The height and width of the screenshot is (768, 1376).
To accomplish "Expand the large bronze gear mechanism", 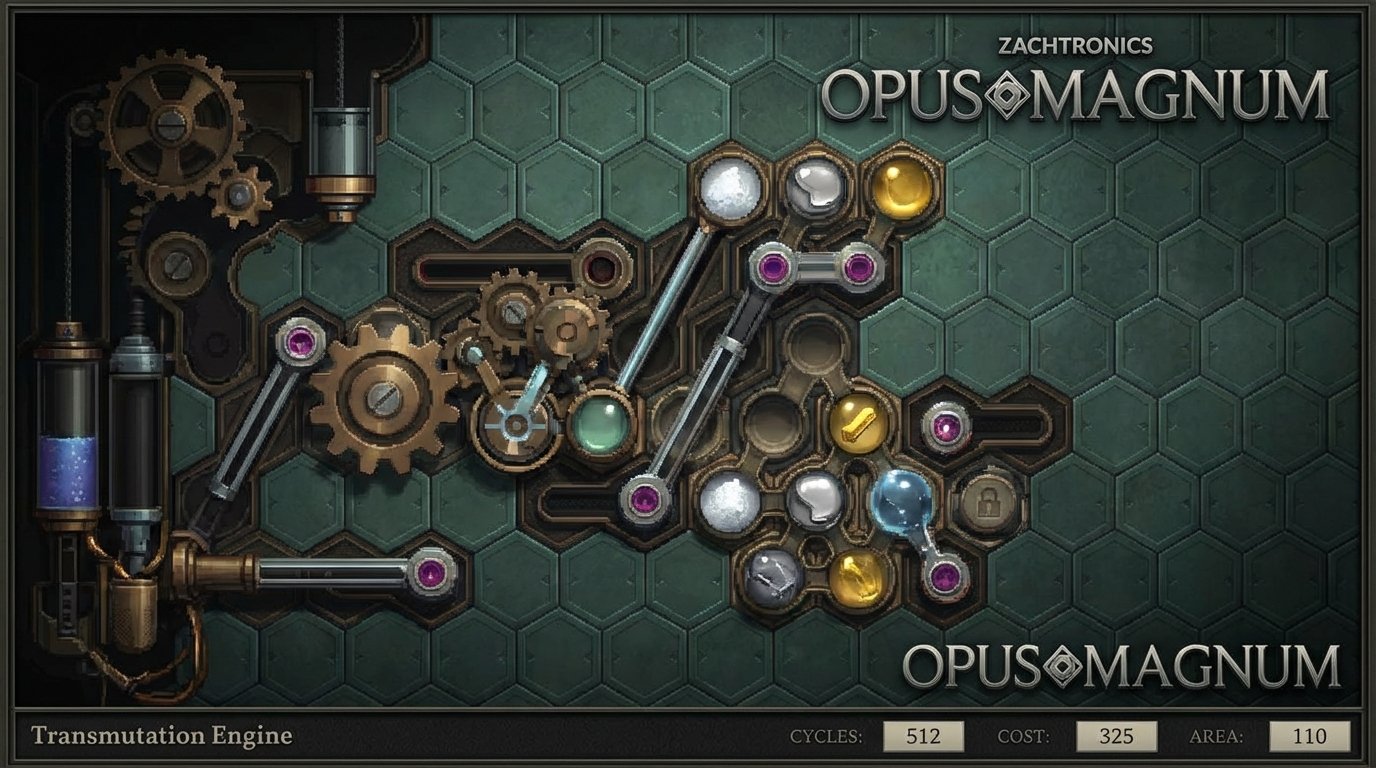I will click(383, 400).
